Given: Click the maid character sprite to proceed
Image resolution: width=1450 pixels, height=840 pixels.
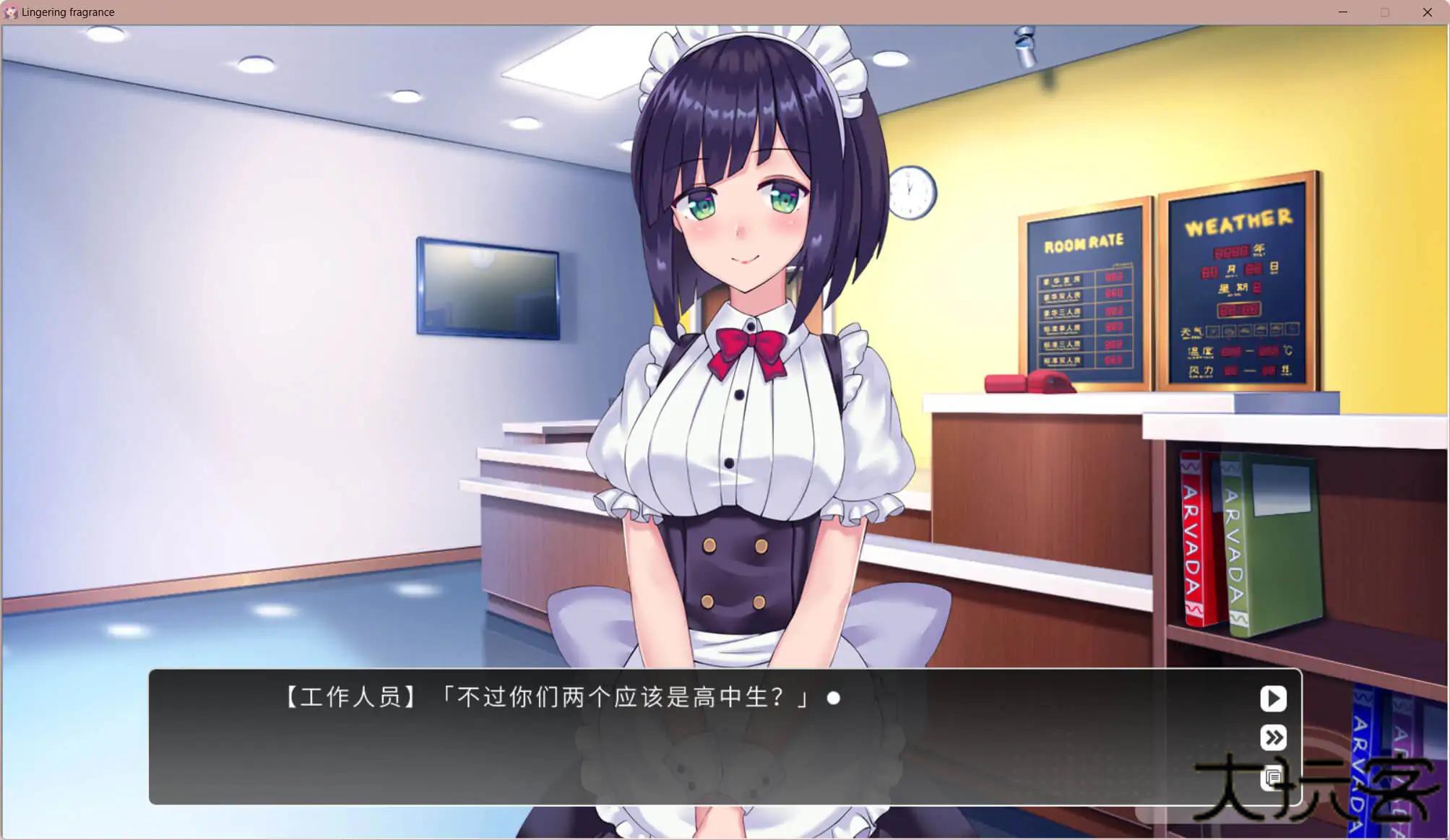Looking at the screenshot, I should 744,361.
